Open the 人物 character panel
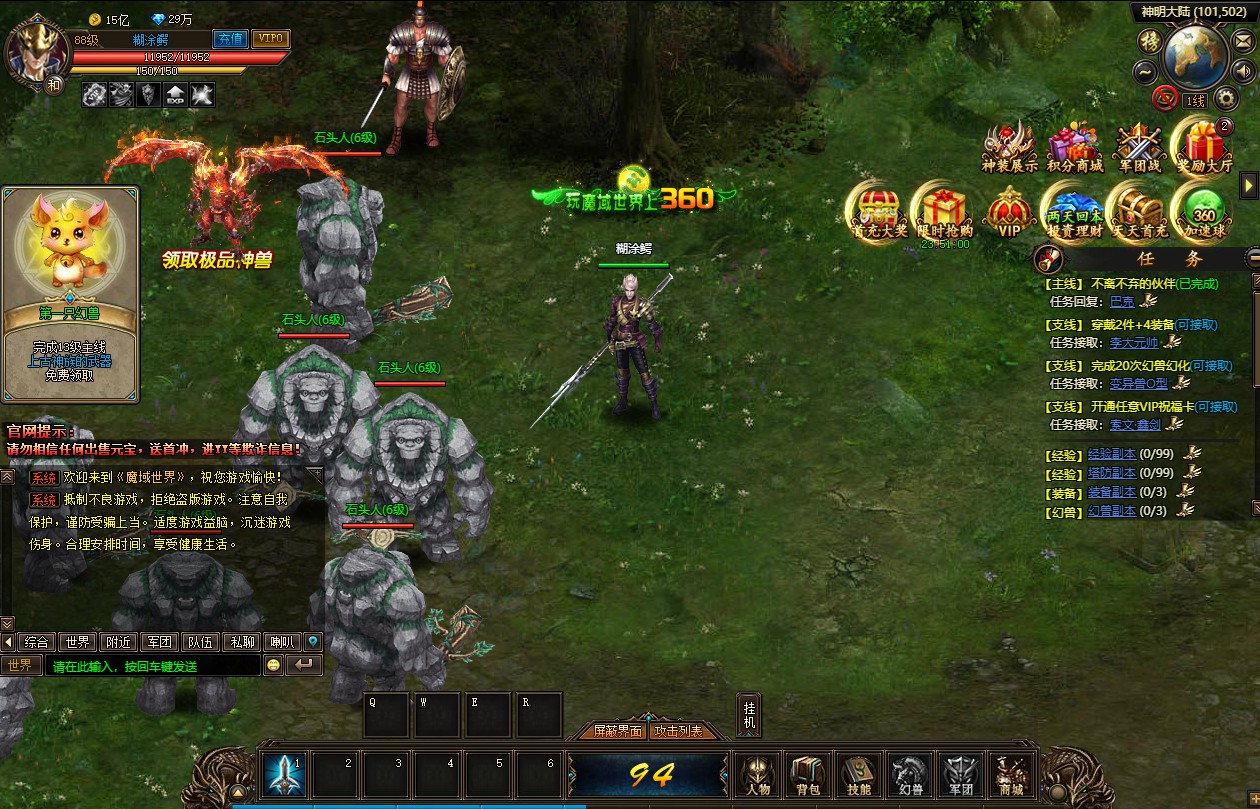 click(x=757, y=774)
